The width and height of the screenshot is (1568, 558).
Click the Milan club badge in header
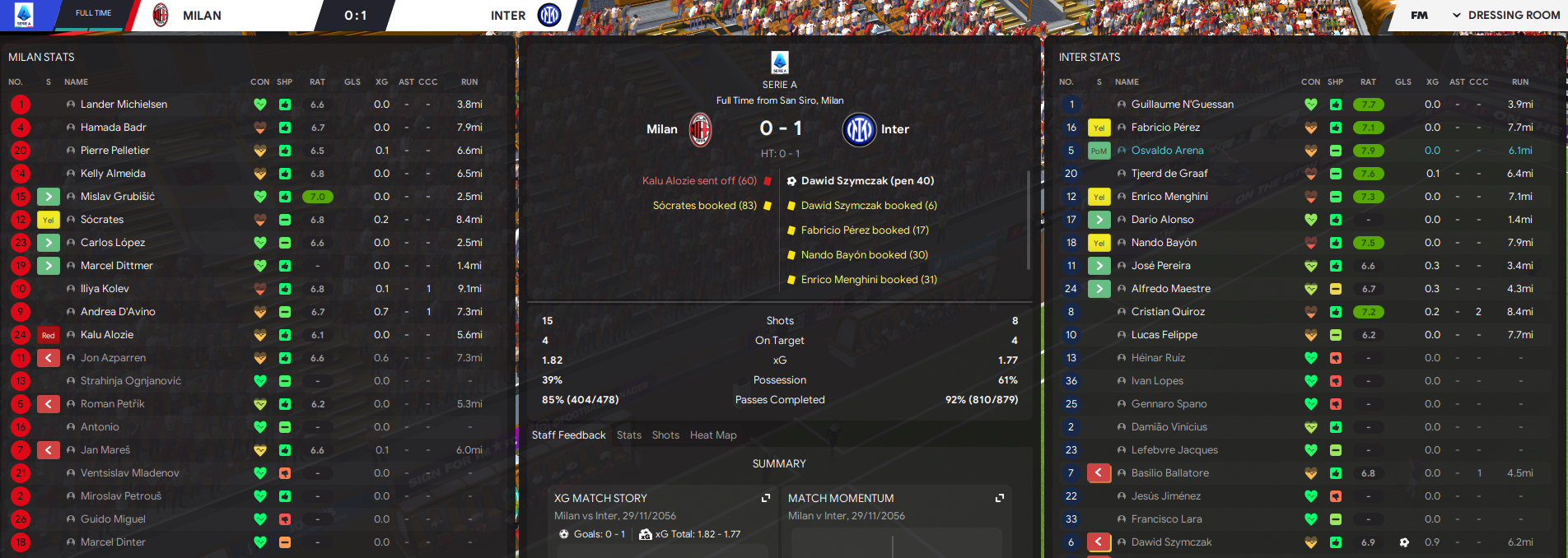tap(161, 15)
